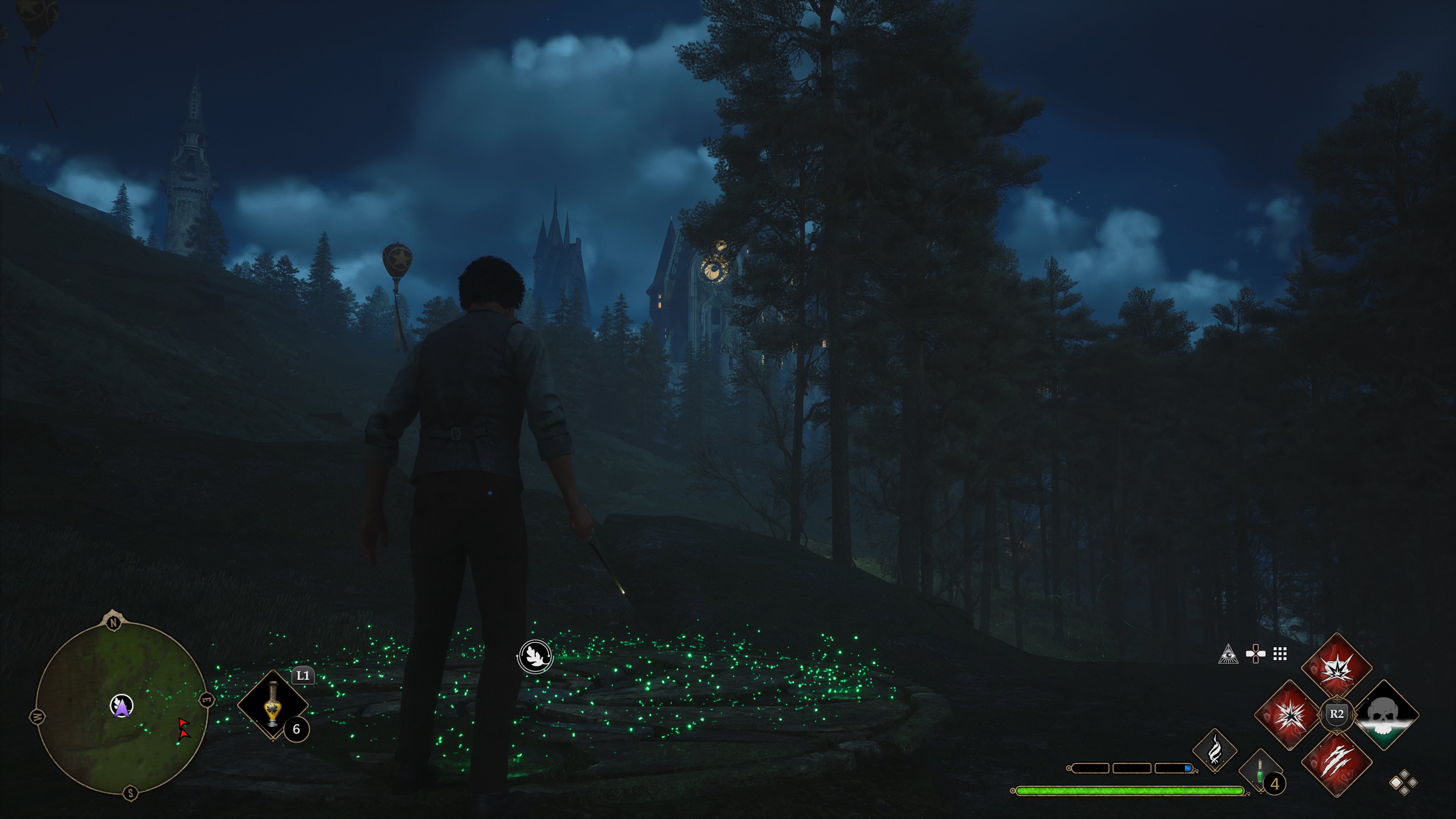Select the leaf waypoint marker beside the character
Screen dimensions: 1456x819
pyautogui.click(x=535, y=656)
